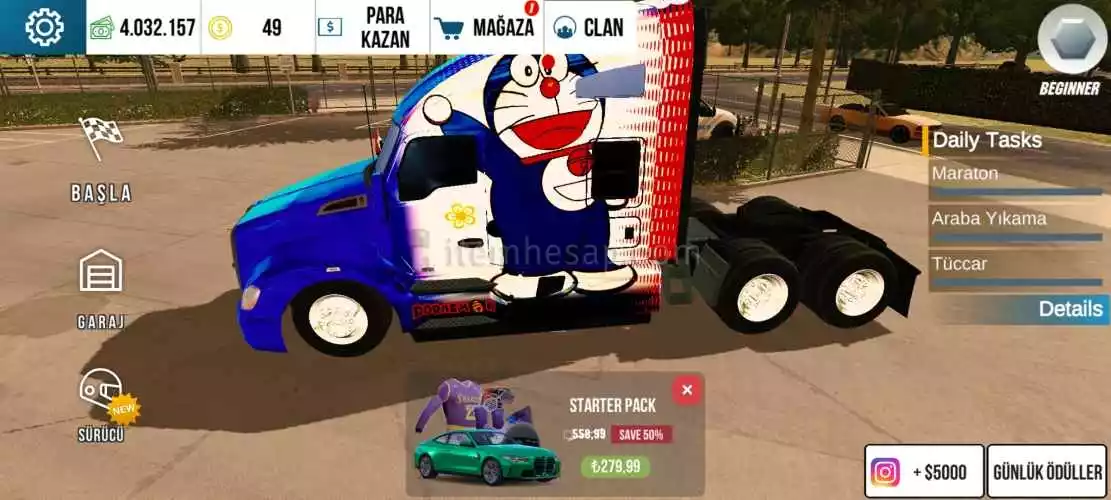Open the Mağaza shop
1111x500 pixels.
tap(487, 27)
